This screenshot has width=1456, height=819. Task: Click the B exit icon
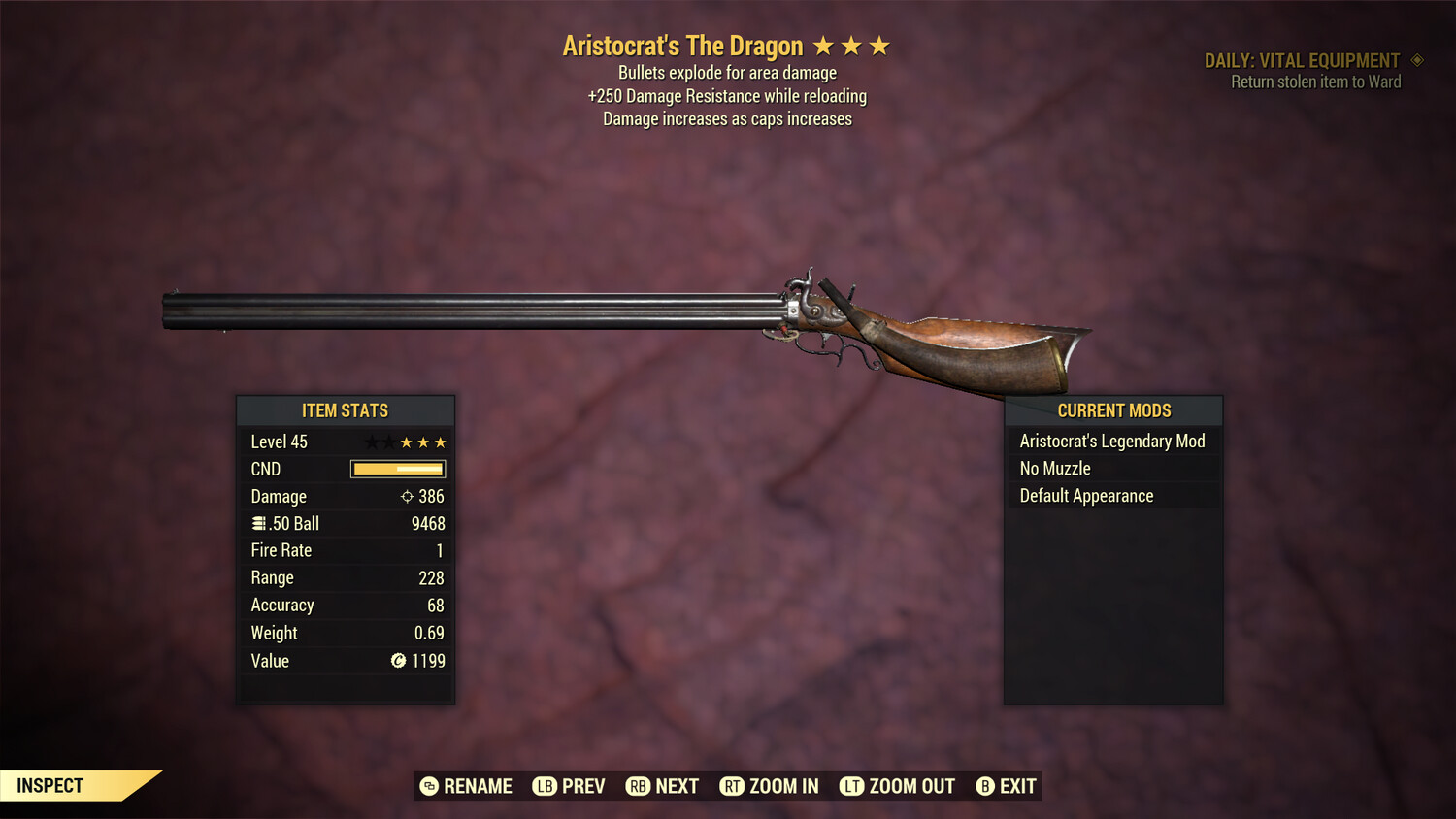click(985, 786)
